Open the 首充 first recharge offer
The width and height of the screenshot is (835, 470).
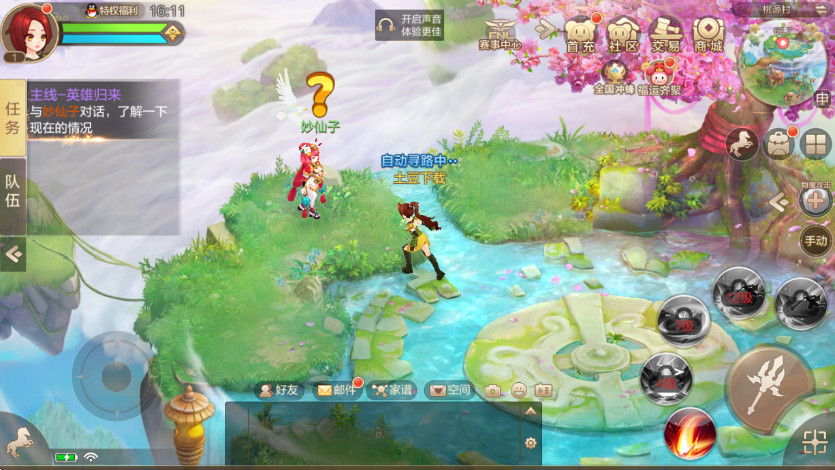pos(580,34)
